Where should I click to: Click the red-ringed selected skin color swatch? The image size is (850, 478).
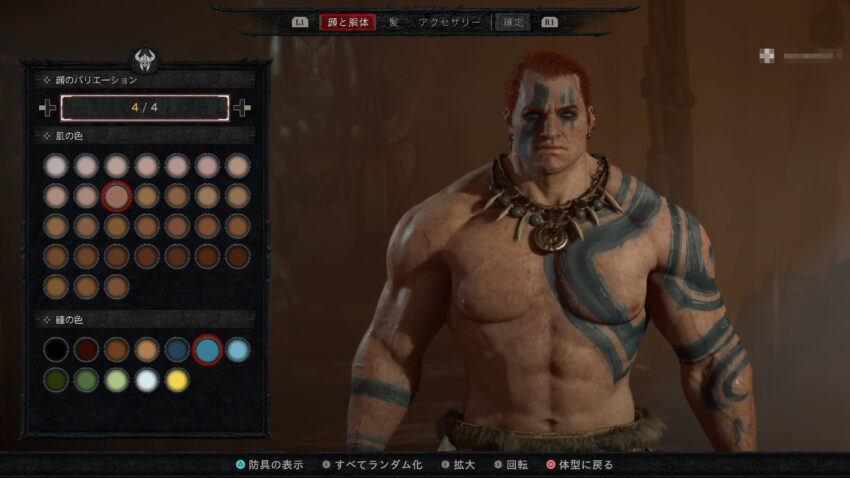coord(116,196)
